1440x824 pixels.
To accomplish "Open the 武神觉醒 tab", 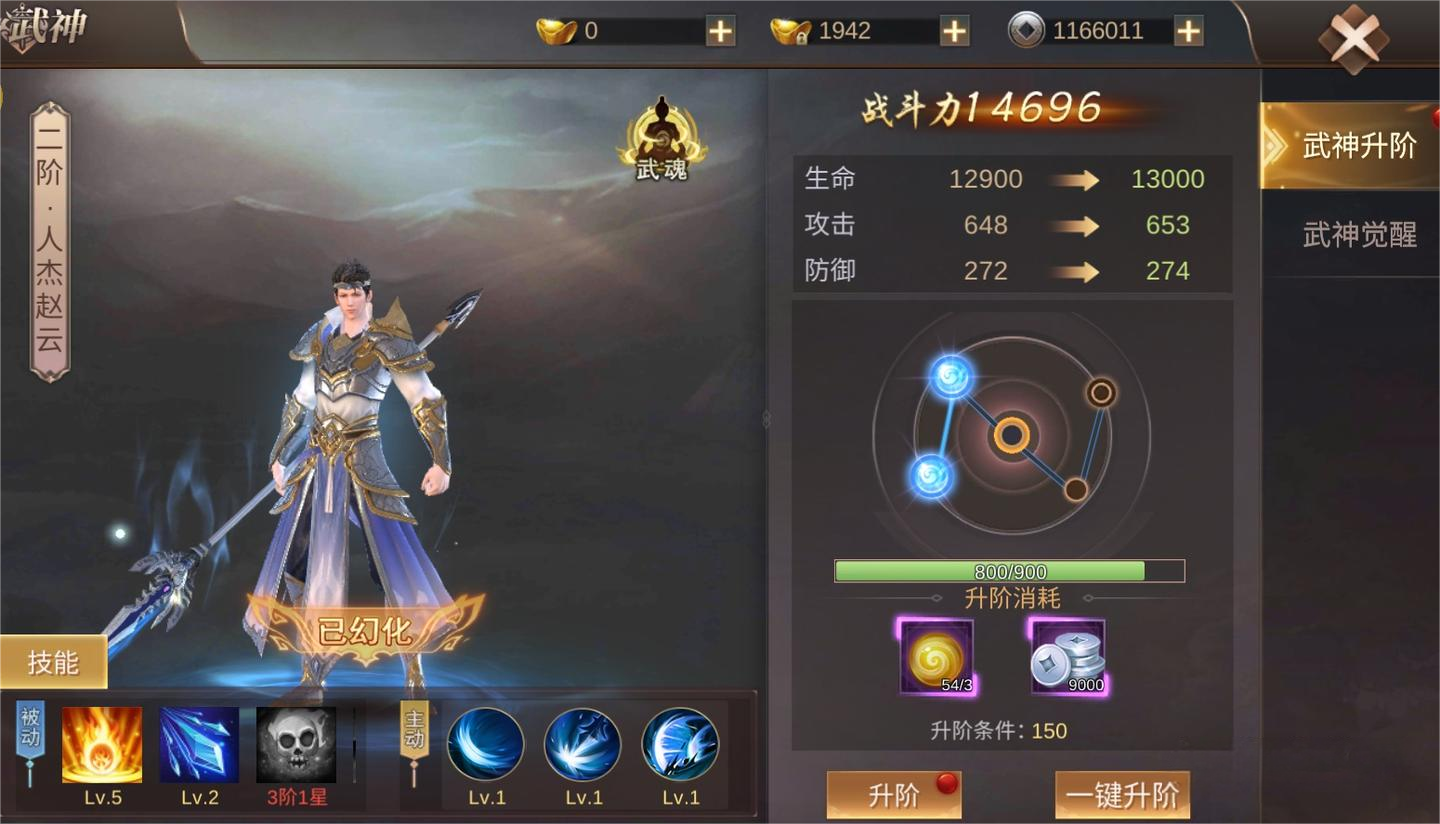I will pos(1358,235).
